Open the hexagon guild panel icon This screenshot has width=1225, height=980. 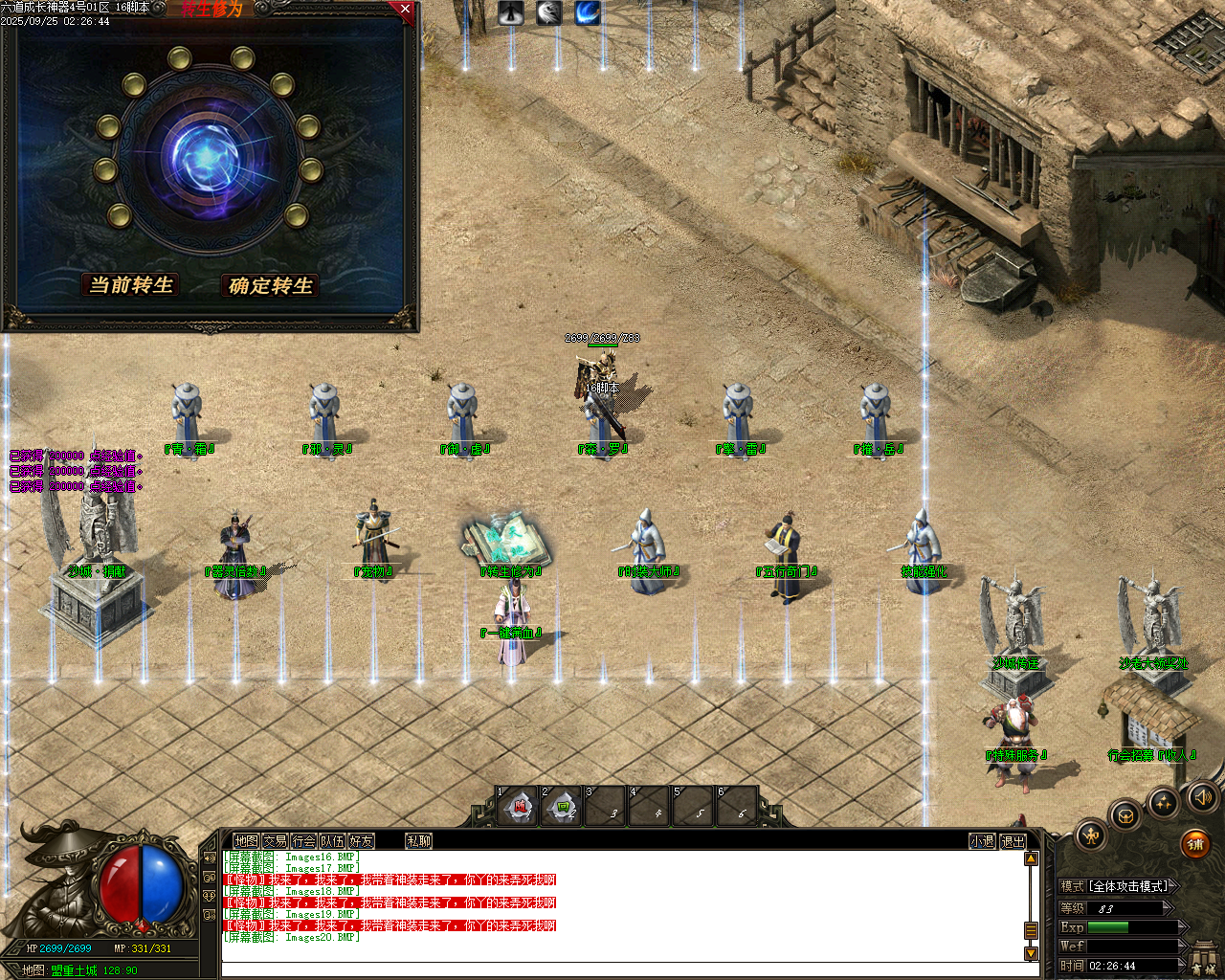[1125, 817]
